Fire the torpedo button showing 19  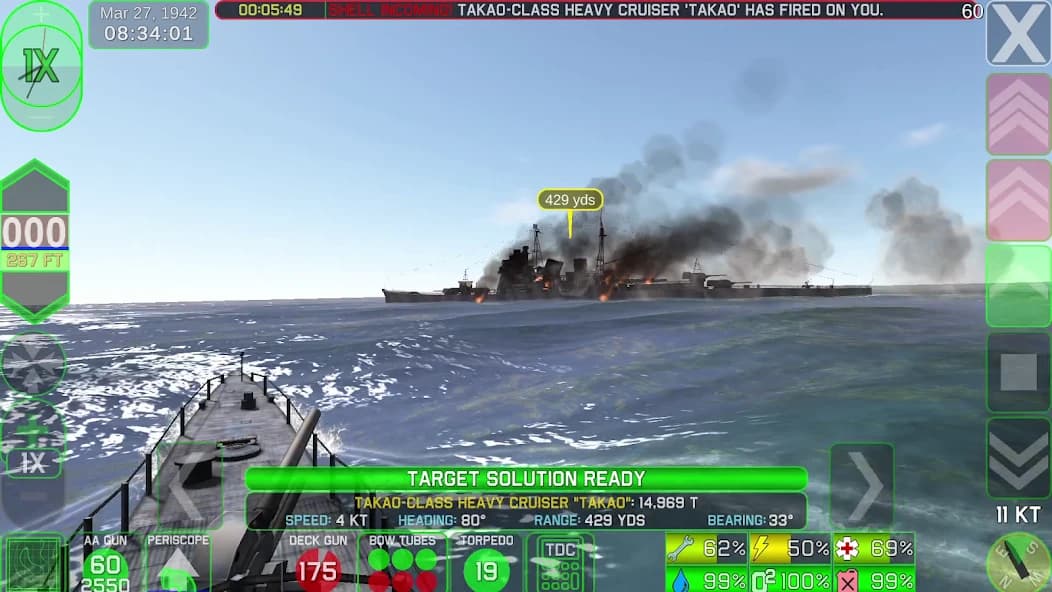(487, 568)
